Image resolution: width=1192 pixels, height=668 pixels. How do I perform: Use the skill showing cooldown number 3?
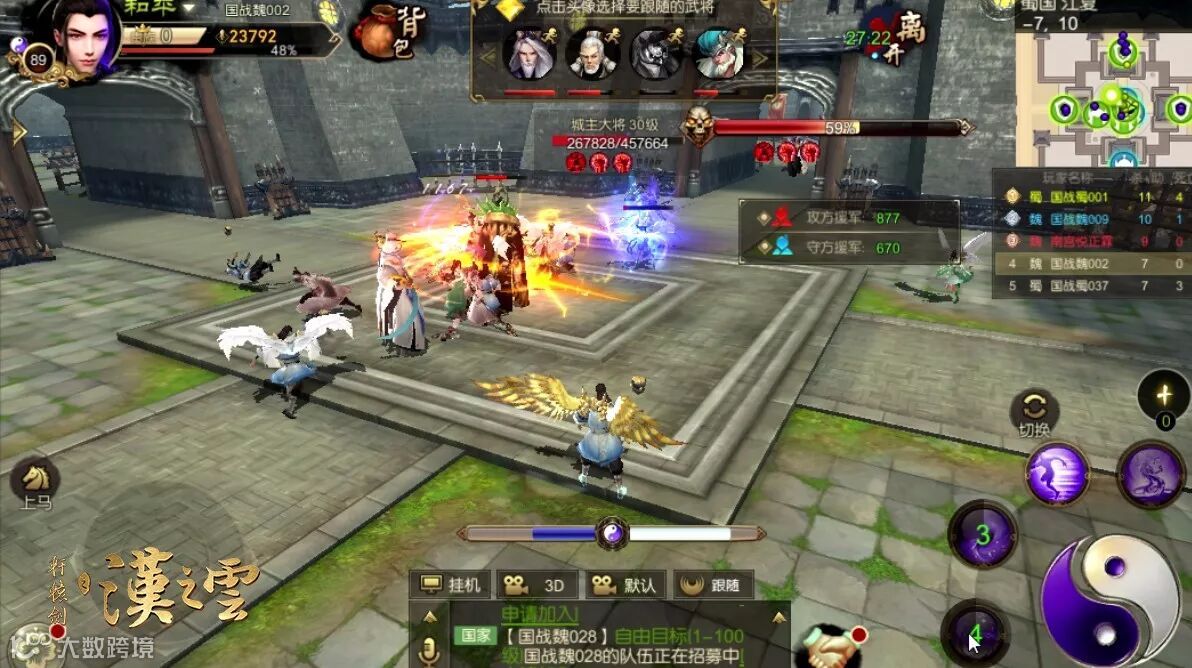point(982,535)
